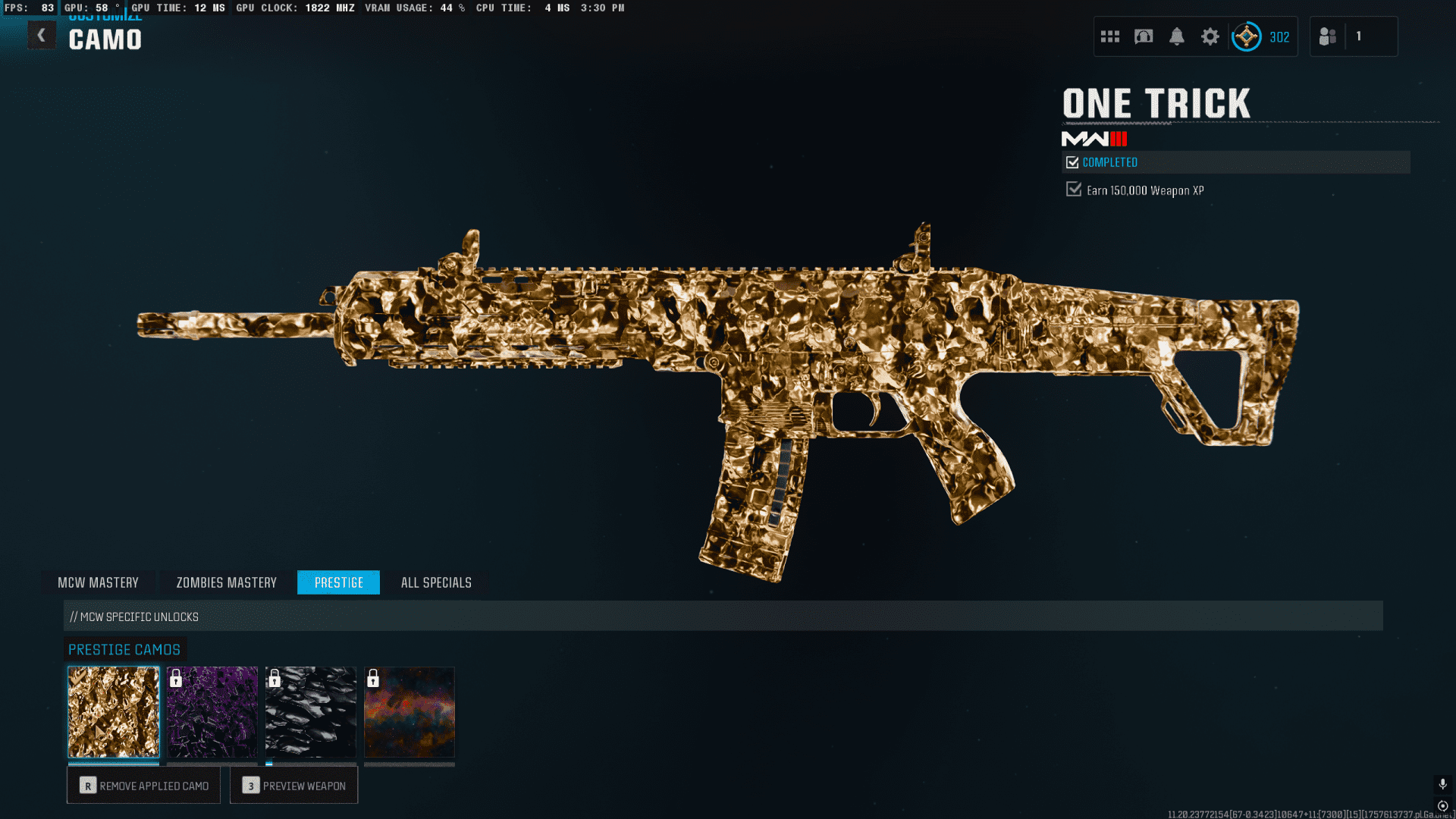Open settings with the gear icon
This screenshot has width=1456, height=819.
pyautogui.click(x=1210, y=36)
